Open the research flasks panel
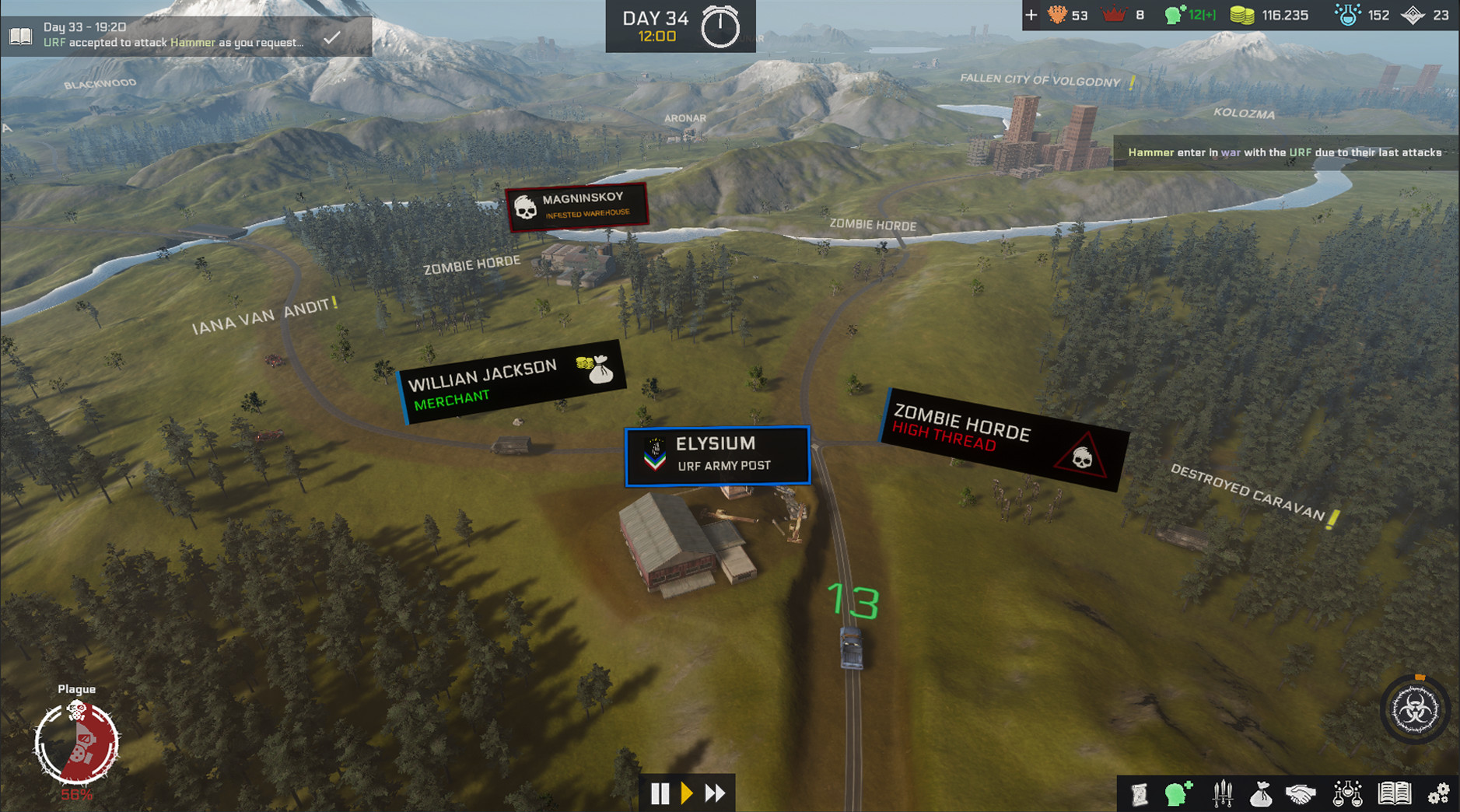Image resolution: width=1460 pixels, height=812 pixels. [1349, 793]
